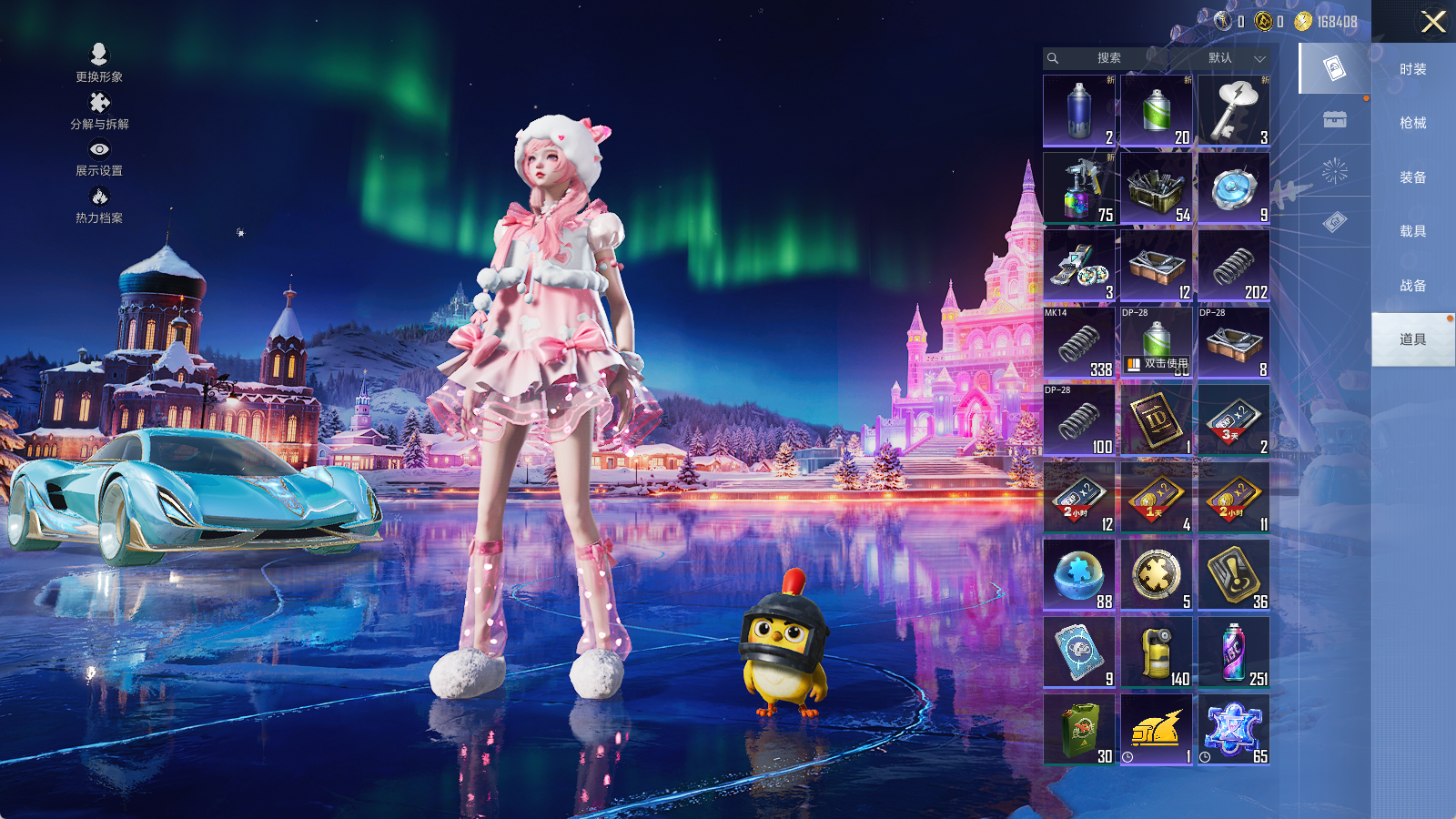Go to the 载具 vehicles tab
This screenshot has height=819, width=1456.
point(1412,231)
